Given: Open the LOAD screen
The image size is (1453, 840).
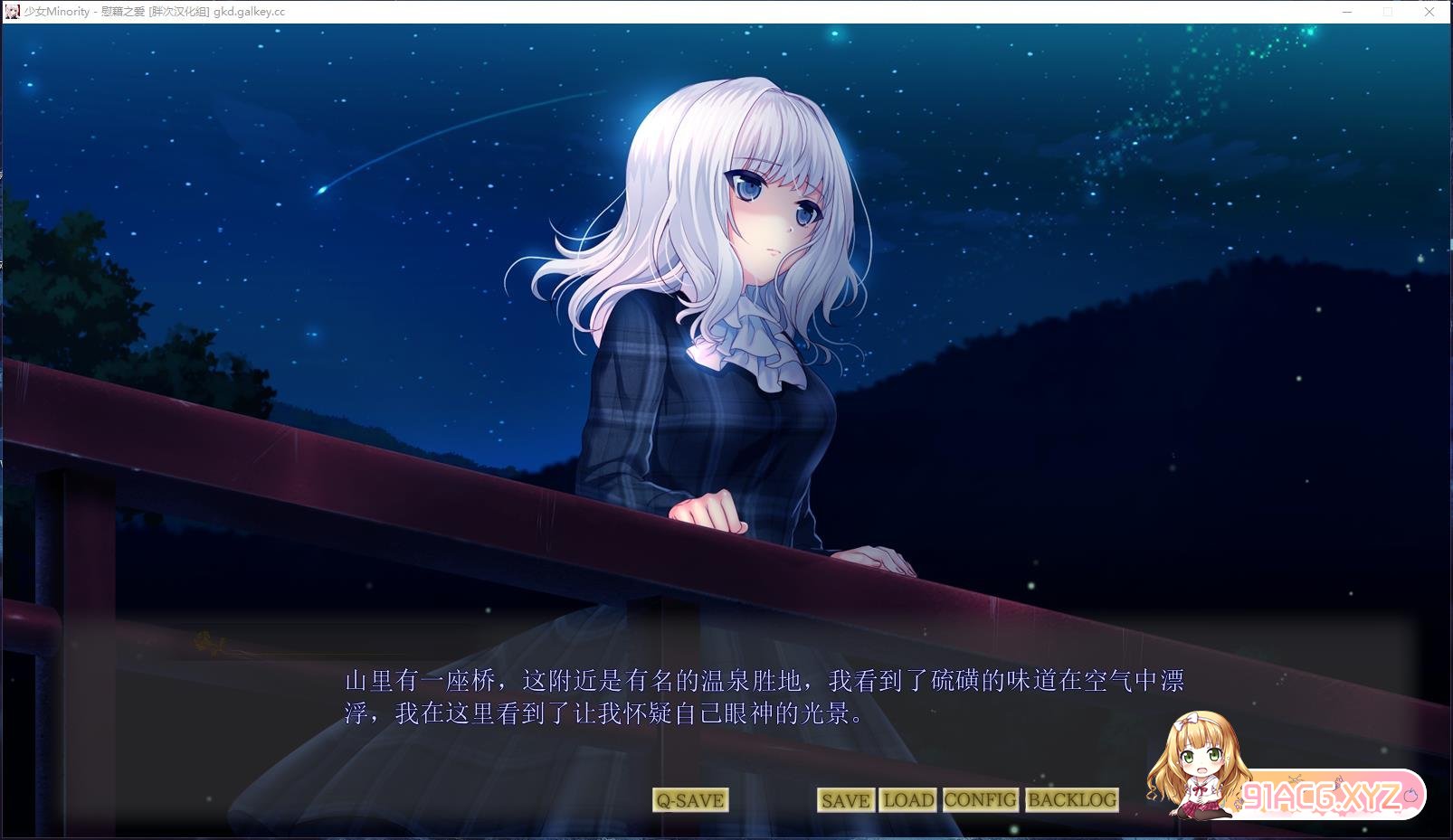Looking at the screenshot, I should [907, 799].
